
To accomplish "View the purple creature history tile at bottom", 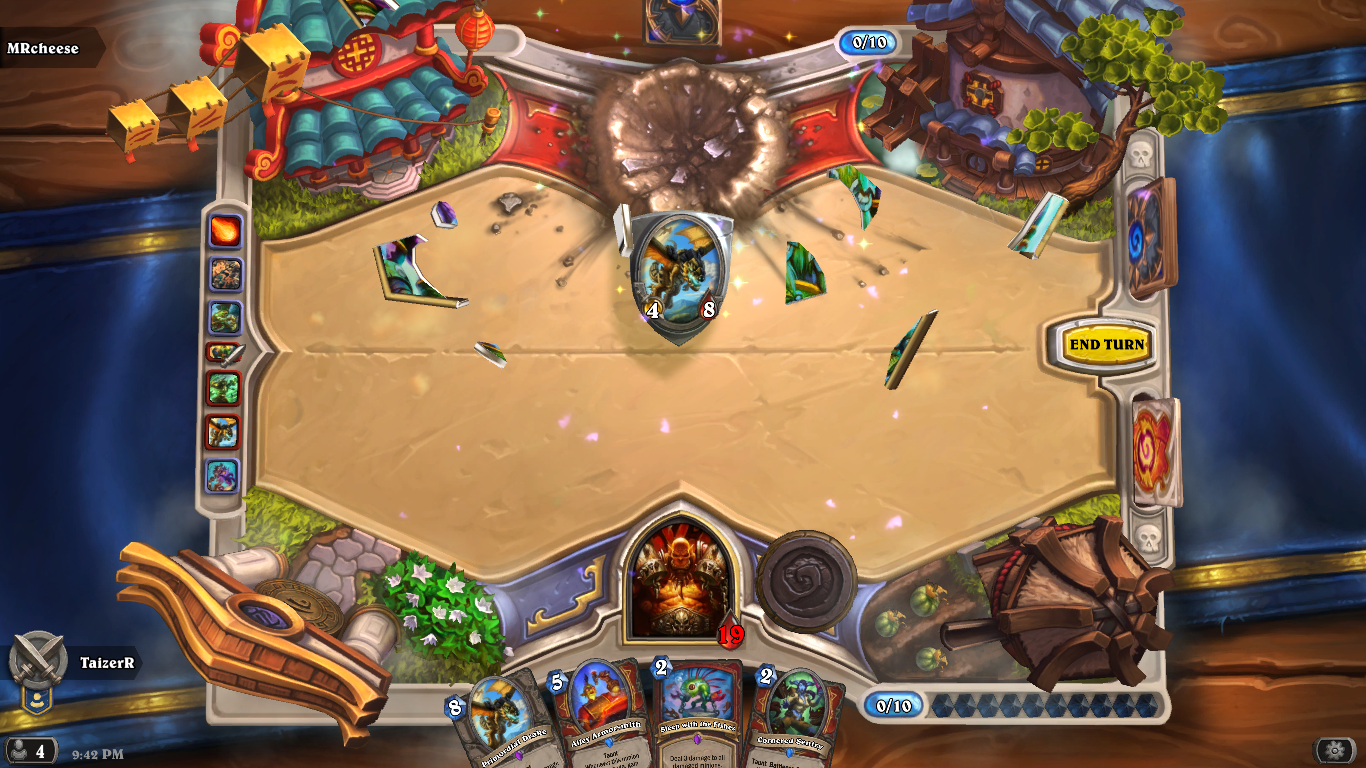I will point(223,476).
